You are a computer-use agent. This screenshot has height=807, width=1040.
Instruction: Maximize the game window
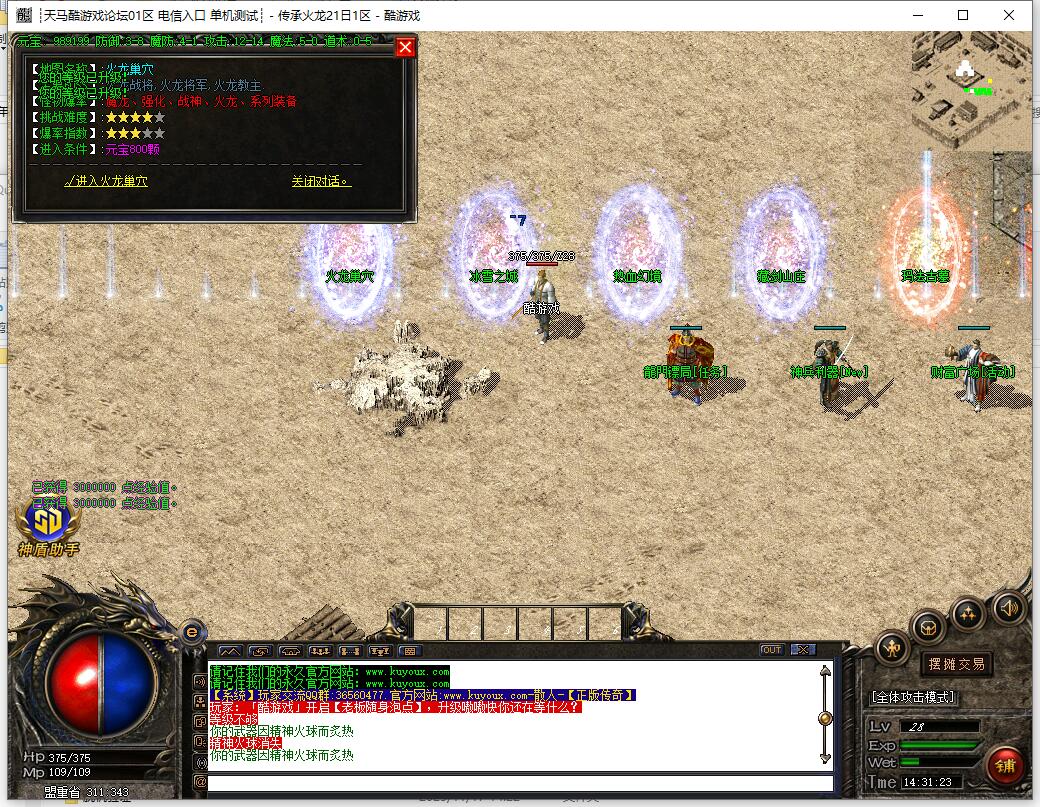coord(963,15)
